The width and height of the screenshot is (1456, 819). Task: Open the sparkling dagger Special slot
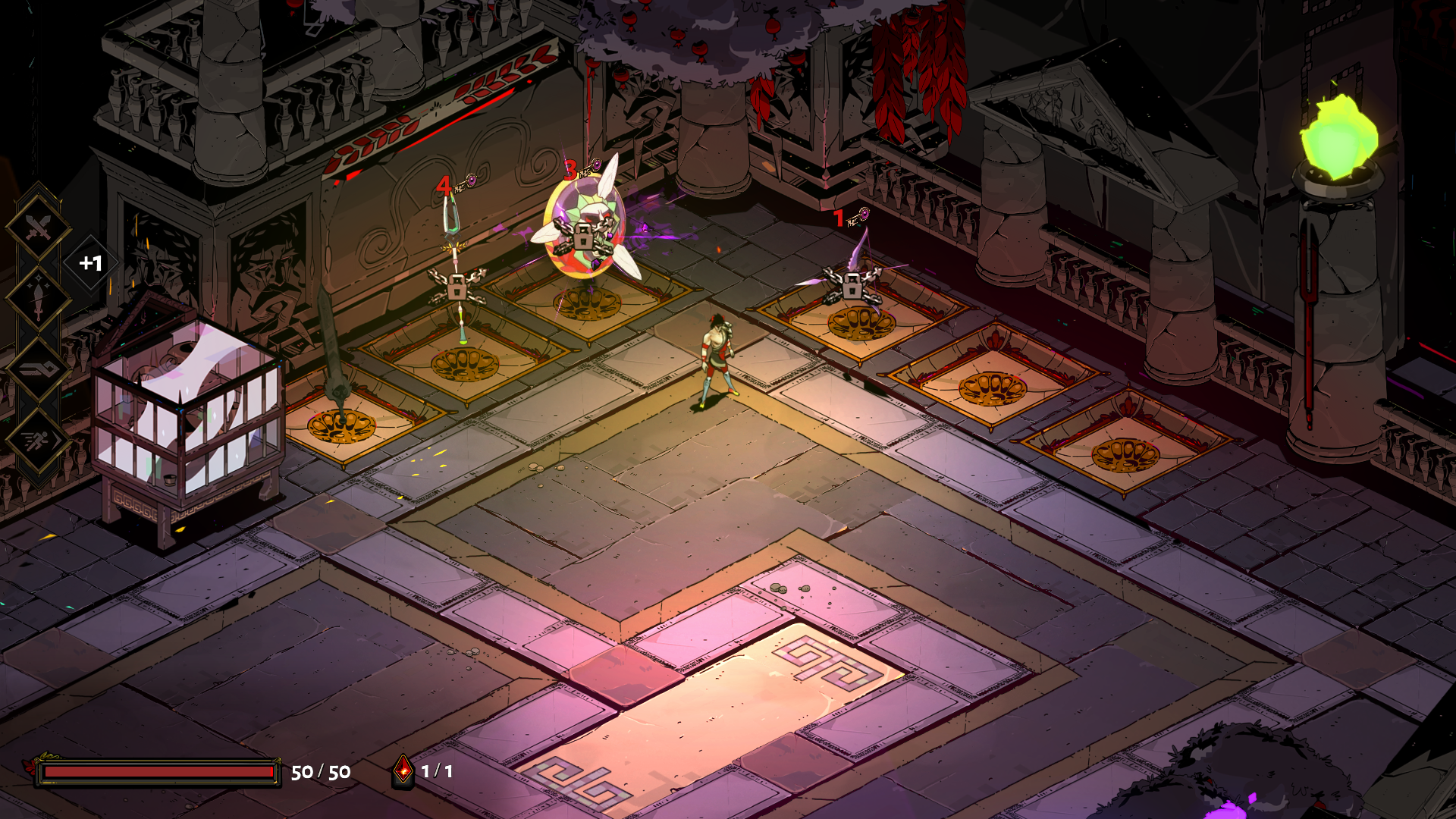pos(39,297)
